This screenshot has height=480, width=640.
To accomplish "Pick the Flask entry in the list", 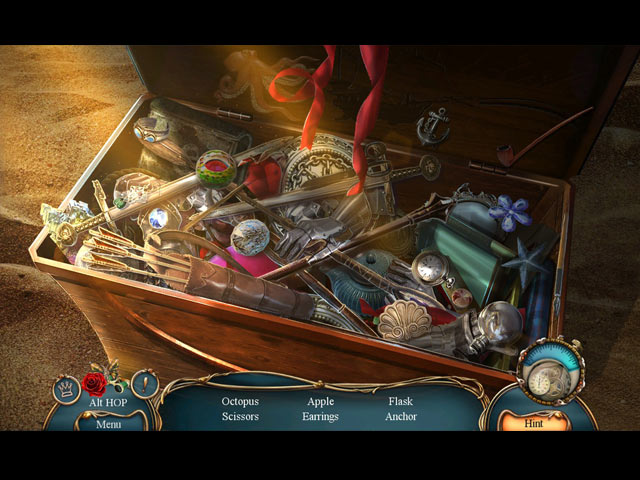I will pos(400,401).
